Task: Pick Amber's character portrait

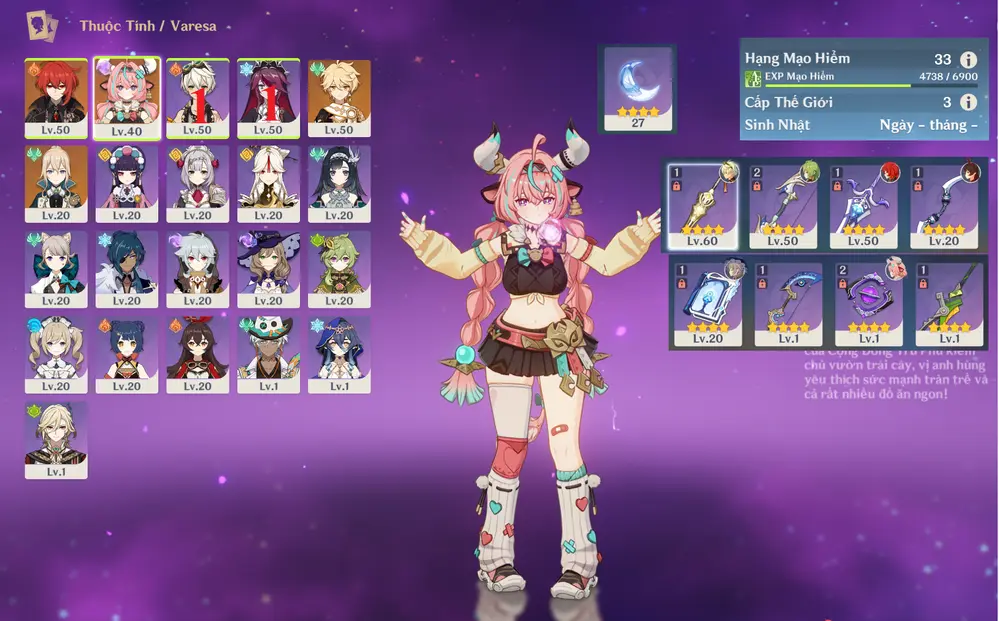Action: [x=197, y=352]
